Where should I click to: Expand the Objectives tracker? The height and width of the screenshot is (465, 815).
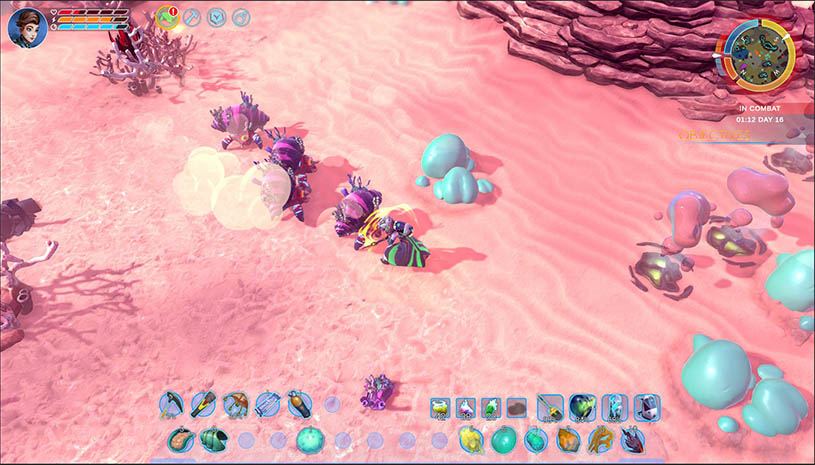coord(713,134)
